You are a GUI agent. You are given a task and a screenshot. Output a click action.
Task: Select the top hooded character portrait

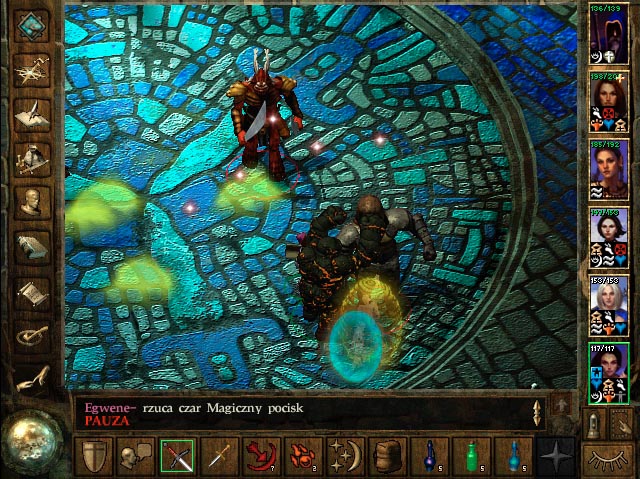[x=608, y=32]
